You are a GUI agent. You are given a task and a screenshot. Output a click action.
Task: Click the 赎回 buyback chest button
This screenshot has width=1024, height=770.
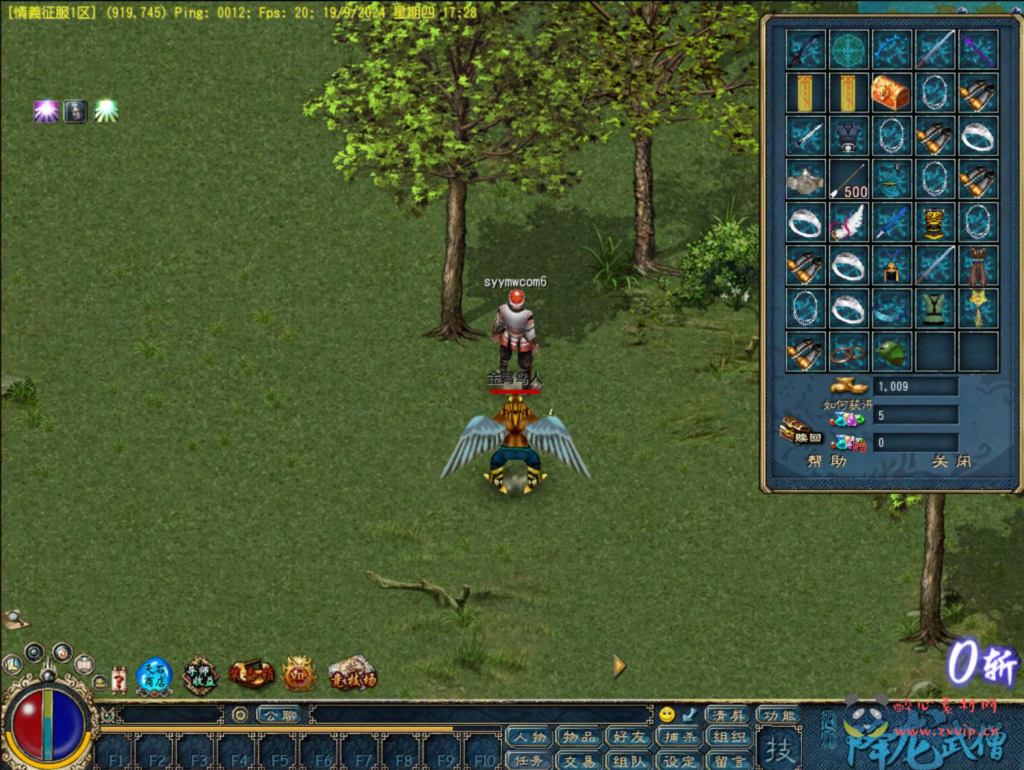click(800, 431)
